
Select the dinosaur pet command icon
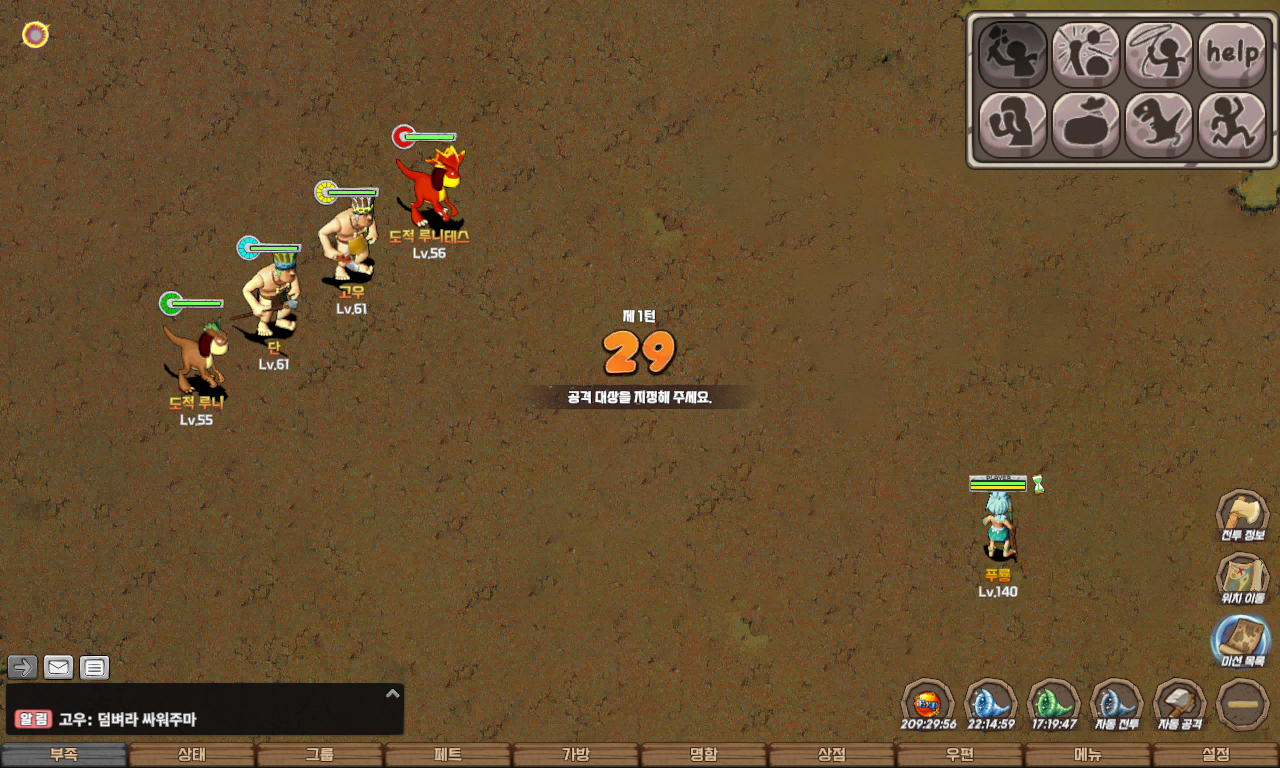point(1159,125)
